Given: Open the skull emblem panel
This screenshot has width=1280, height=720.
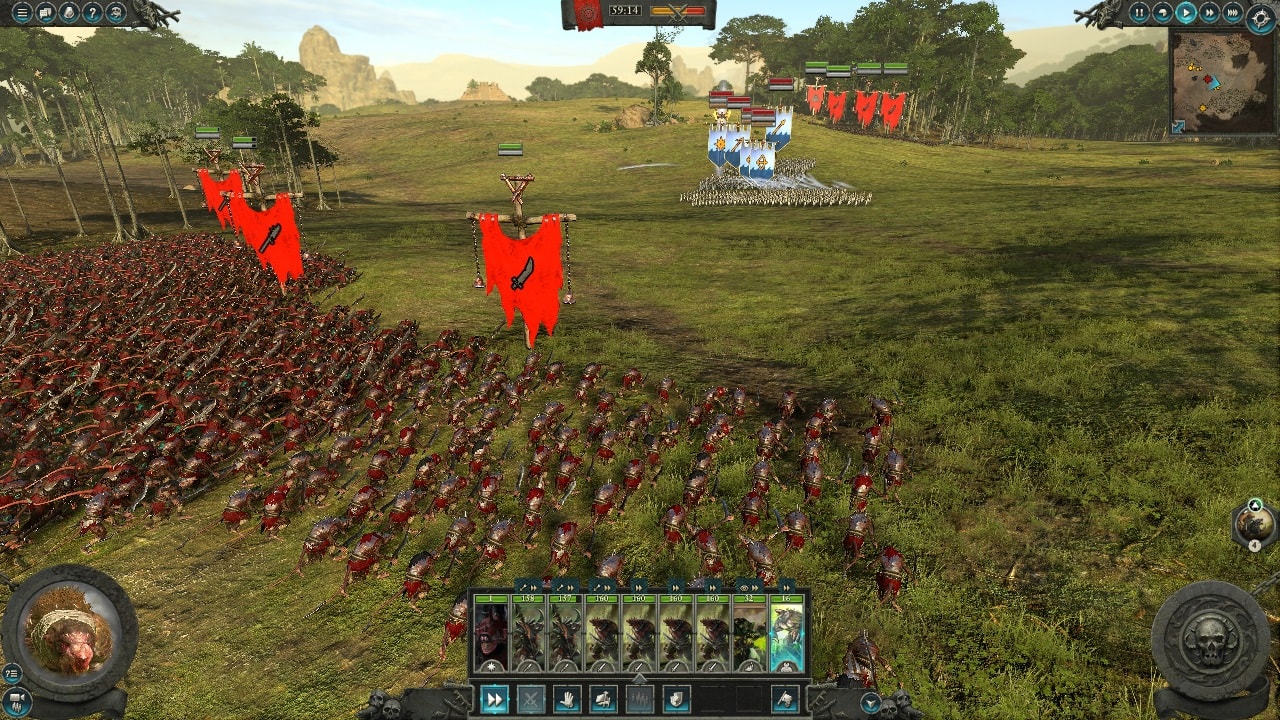Looking at the screenshot, I should 1210,640.
